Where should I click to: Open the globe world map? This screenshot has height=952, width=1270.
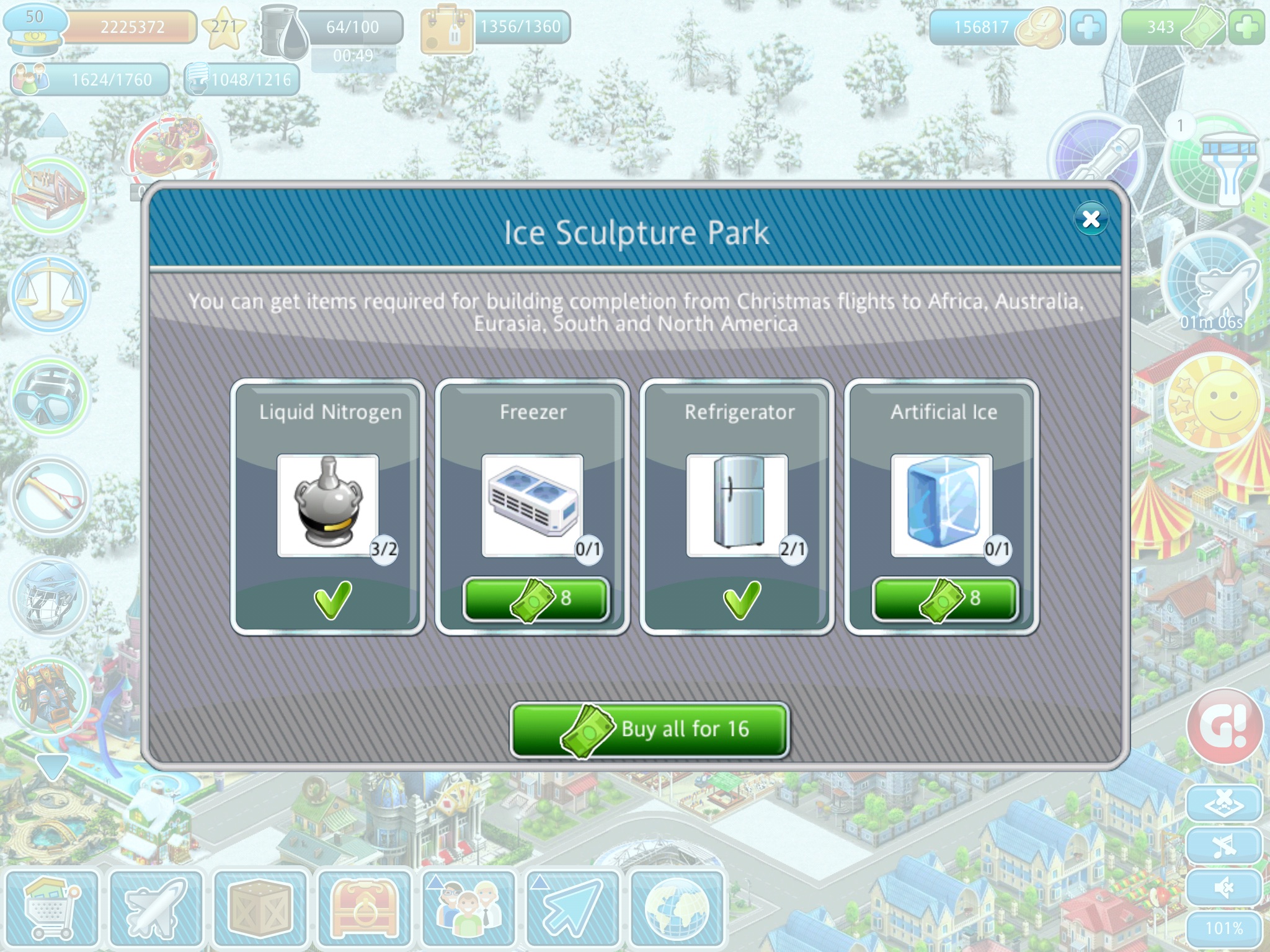677,909
